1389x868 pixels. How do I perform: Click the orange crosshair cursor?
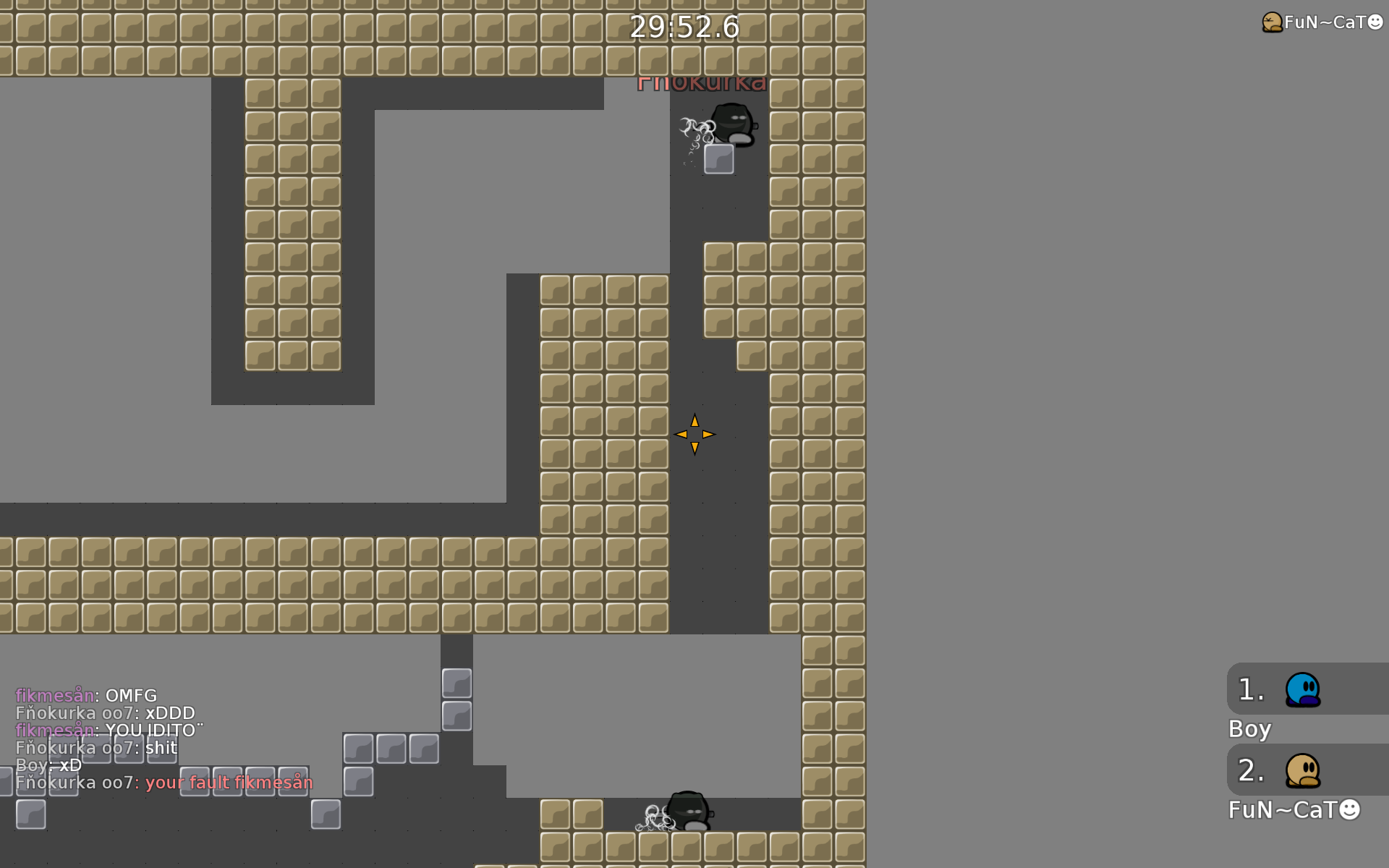pyautogui.click(x=694, y=434)
